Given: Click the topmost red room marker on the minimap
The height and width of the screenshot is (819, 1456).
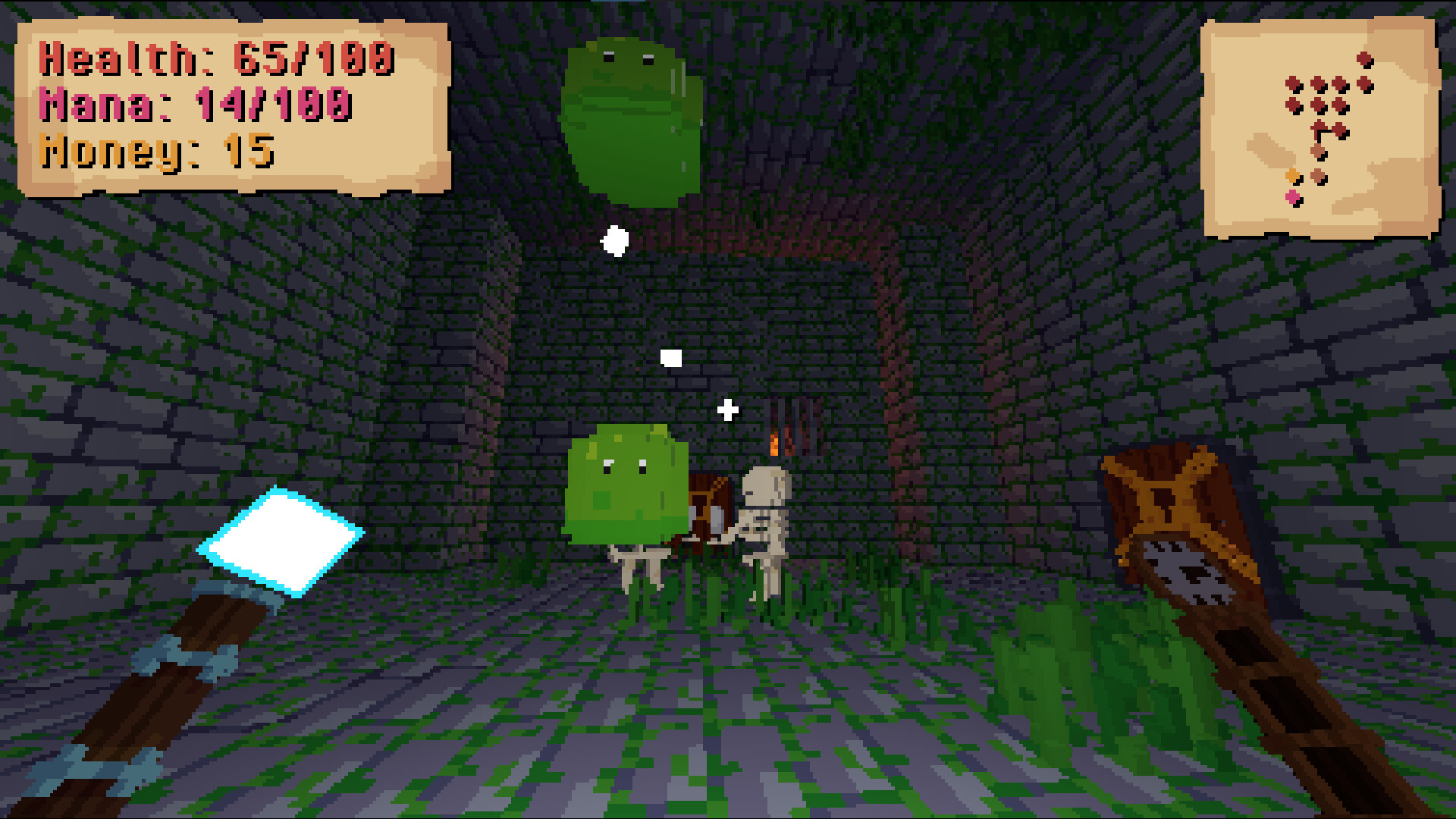Looking at the screenshot, I should (x=1363, y=58).
